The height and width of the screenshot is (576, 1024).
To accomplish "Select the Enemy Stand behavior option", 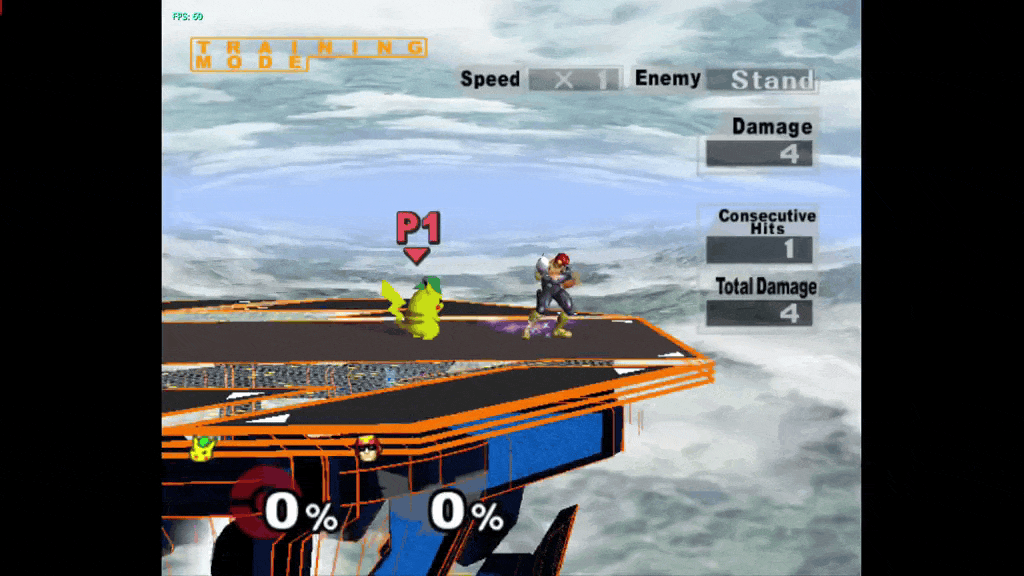I will (760, 80).
